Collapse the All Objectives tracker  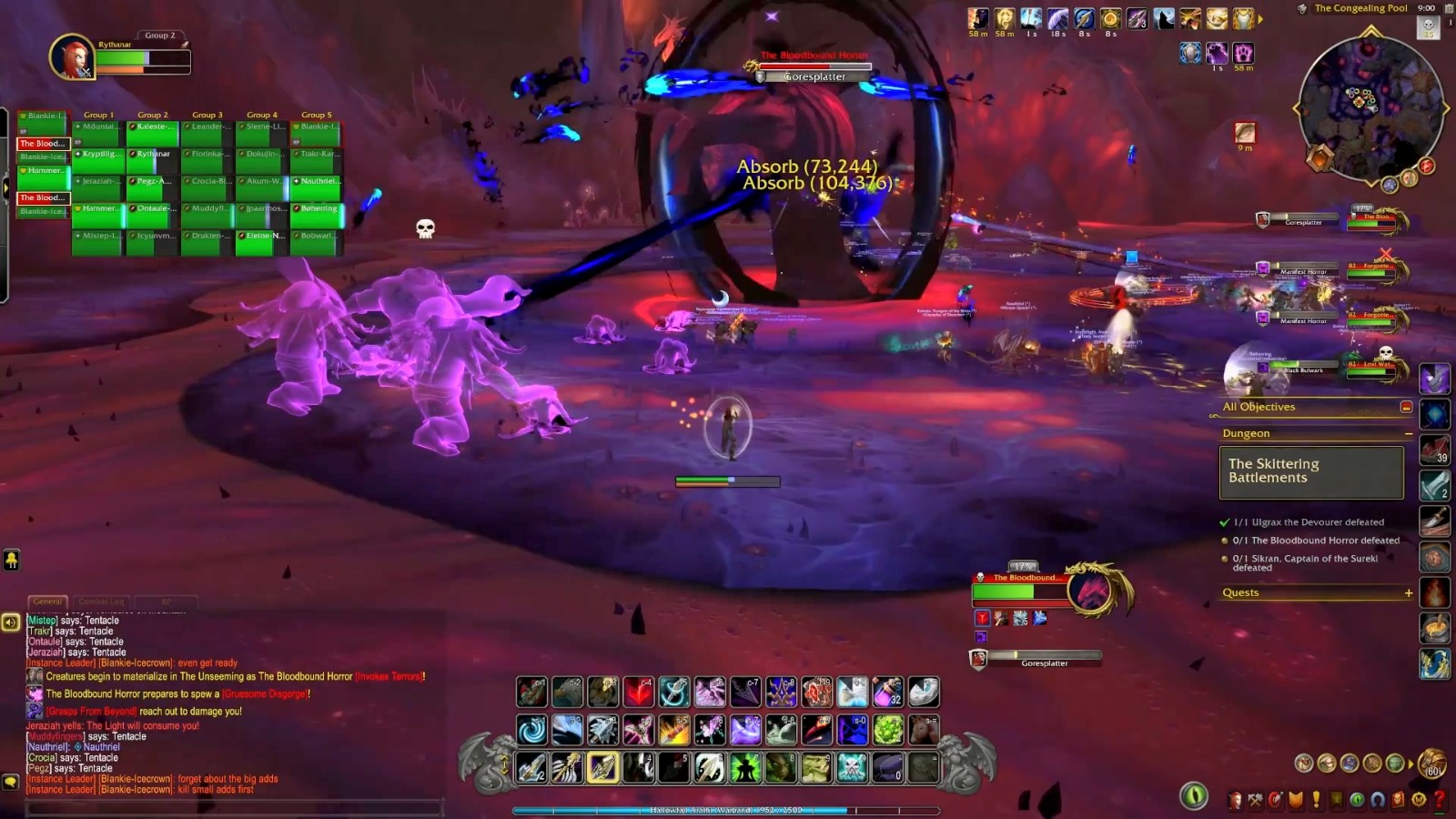(1406, 407)
